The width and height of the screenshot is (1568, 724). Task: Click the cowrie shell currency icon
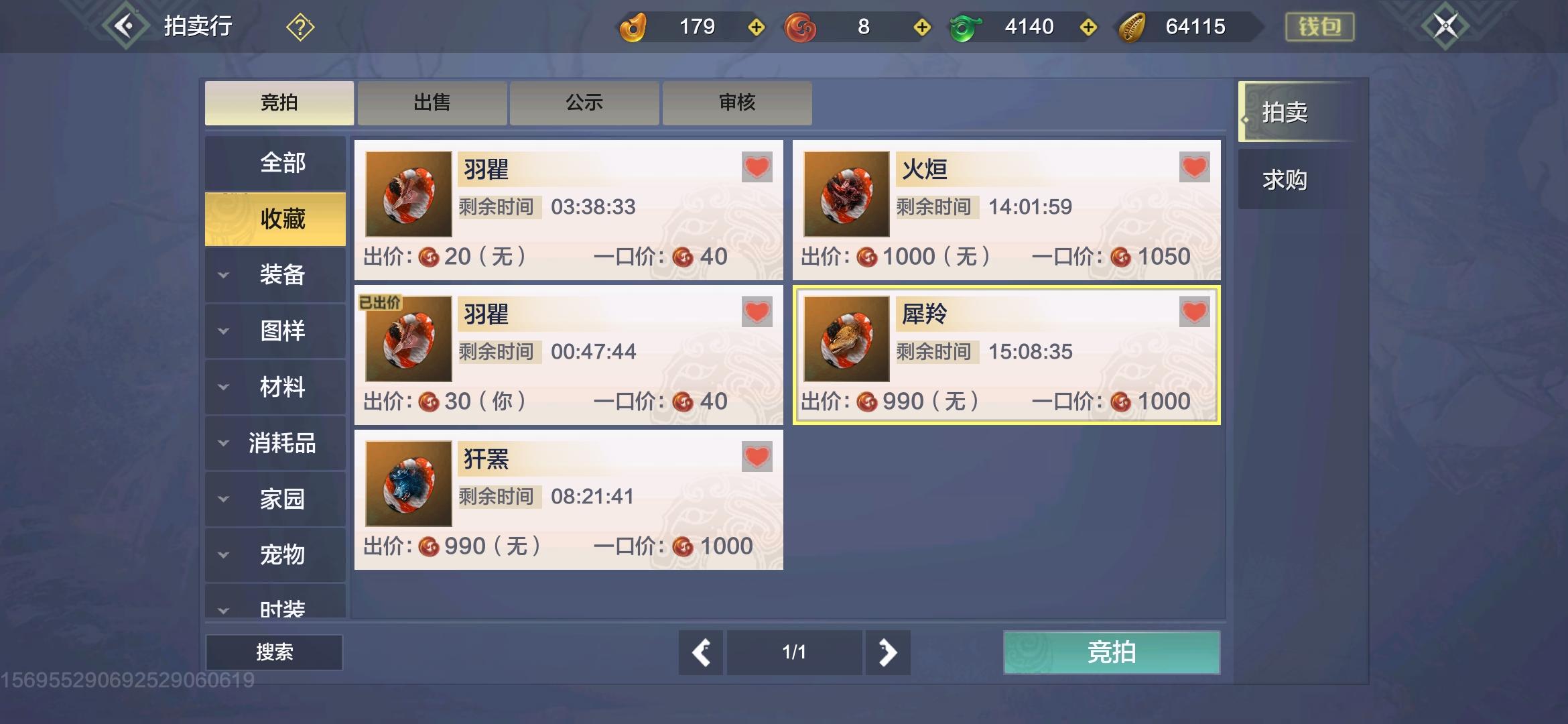point(1132,27)
